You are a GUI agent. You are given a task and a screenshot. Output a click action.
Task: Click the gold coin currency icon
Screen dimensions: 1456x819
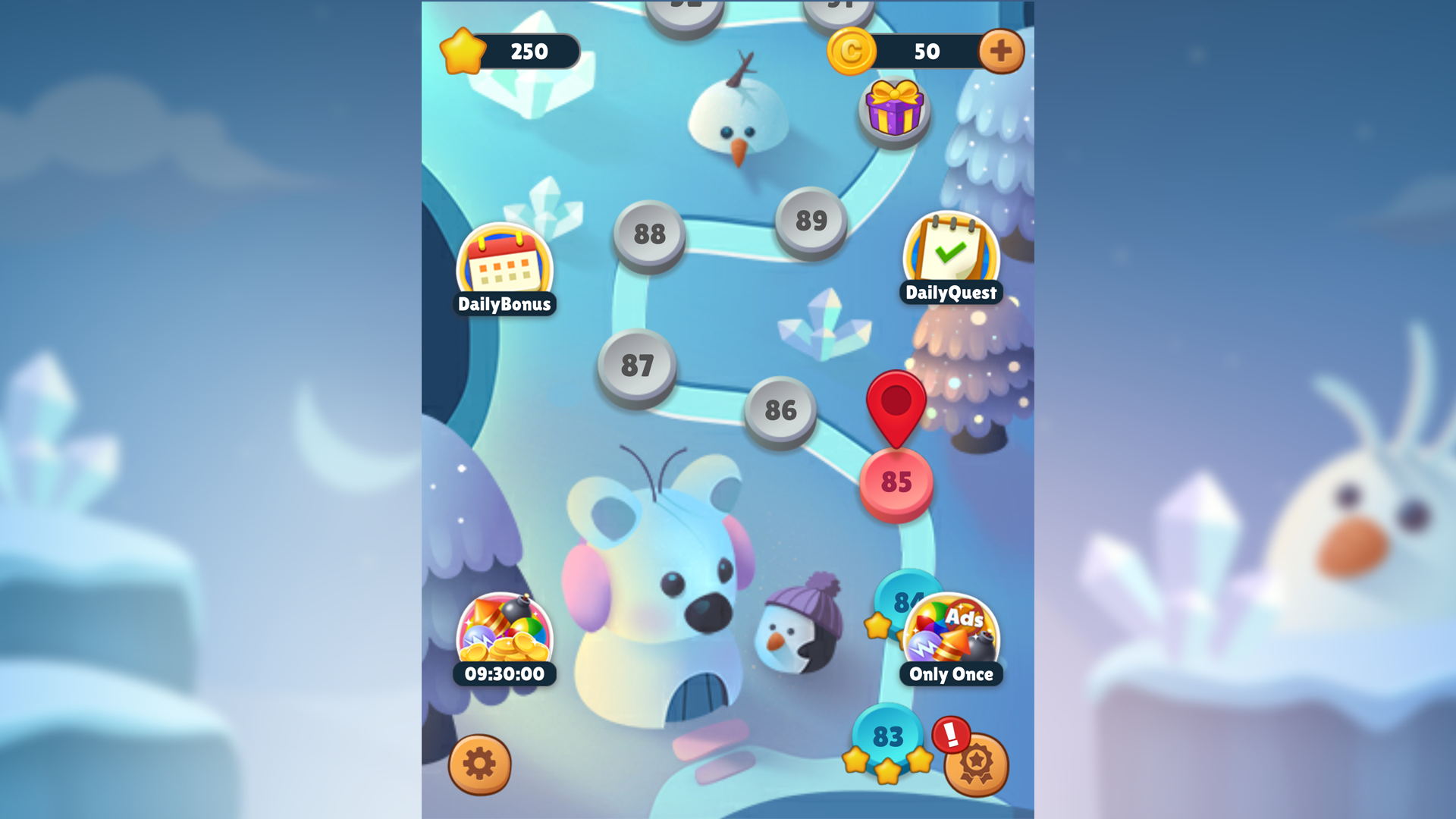[x=854, y=51]
